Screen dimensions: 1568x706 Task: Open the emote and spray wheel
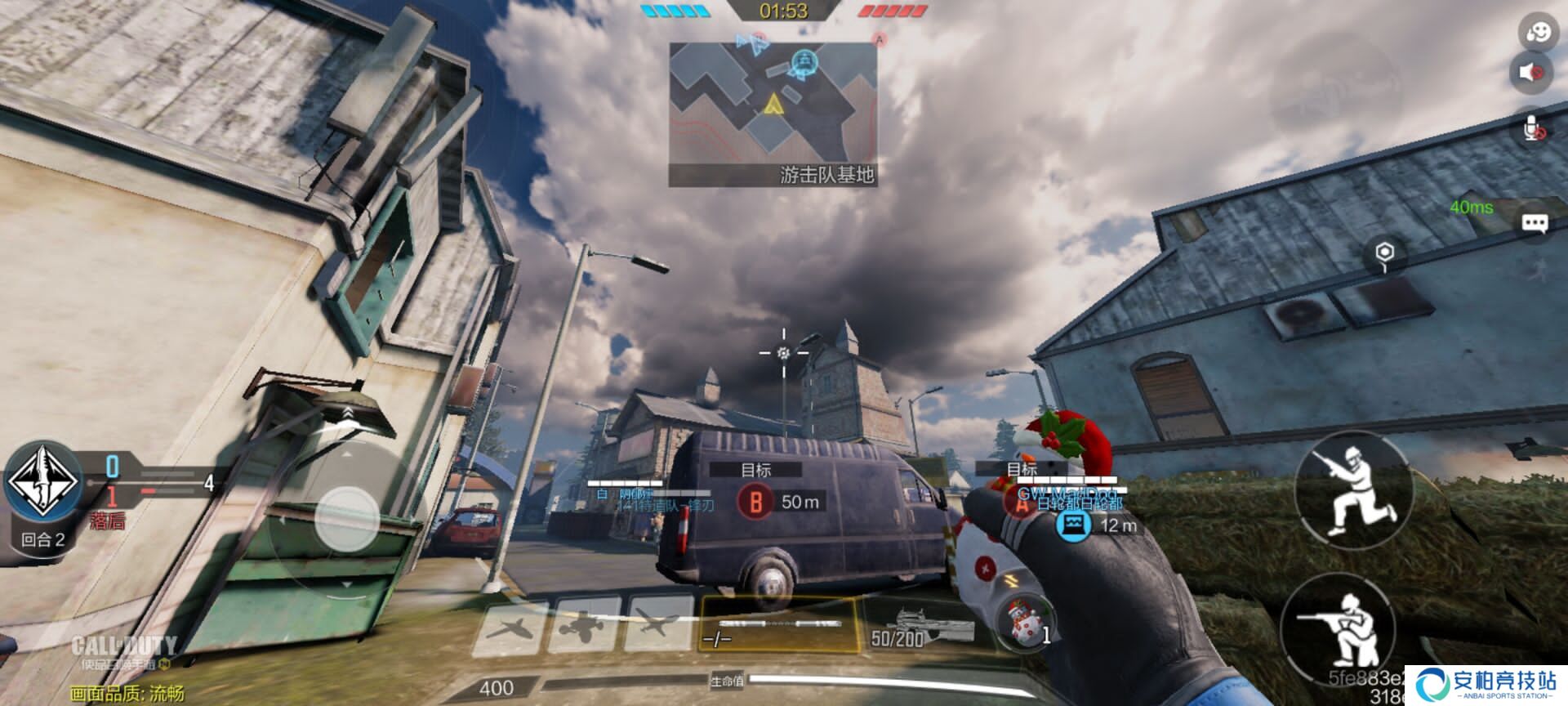click(x=1537, y=33)
